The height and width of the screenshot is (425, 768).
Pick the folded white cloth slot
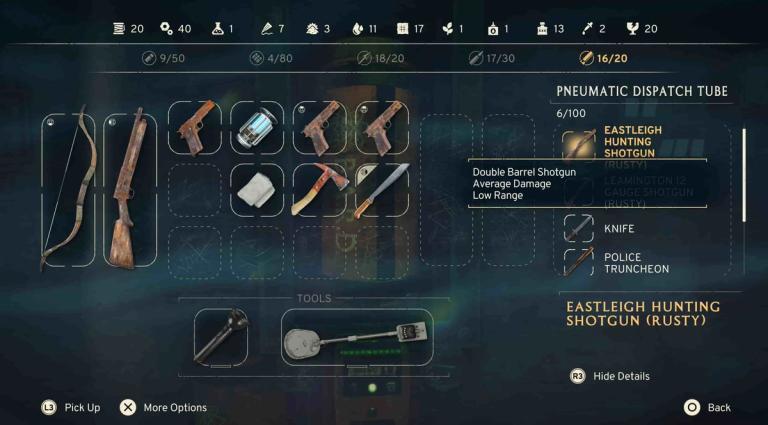257,189
